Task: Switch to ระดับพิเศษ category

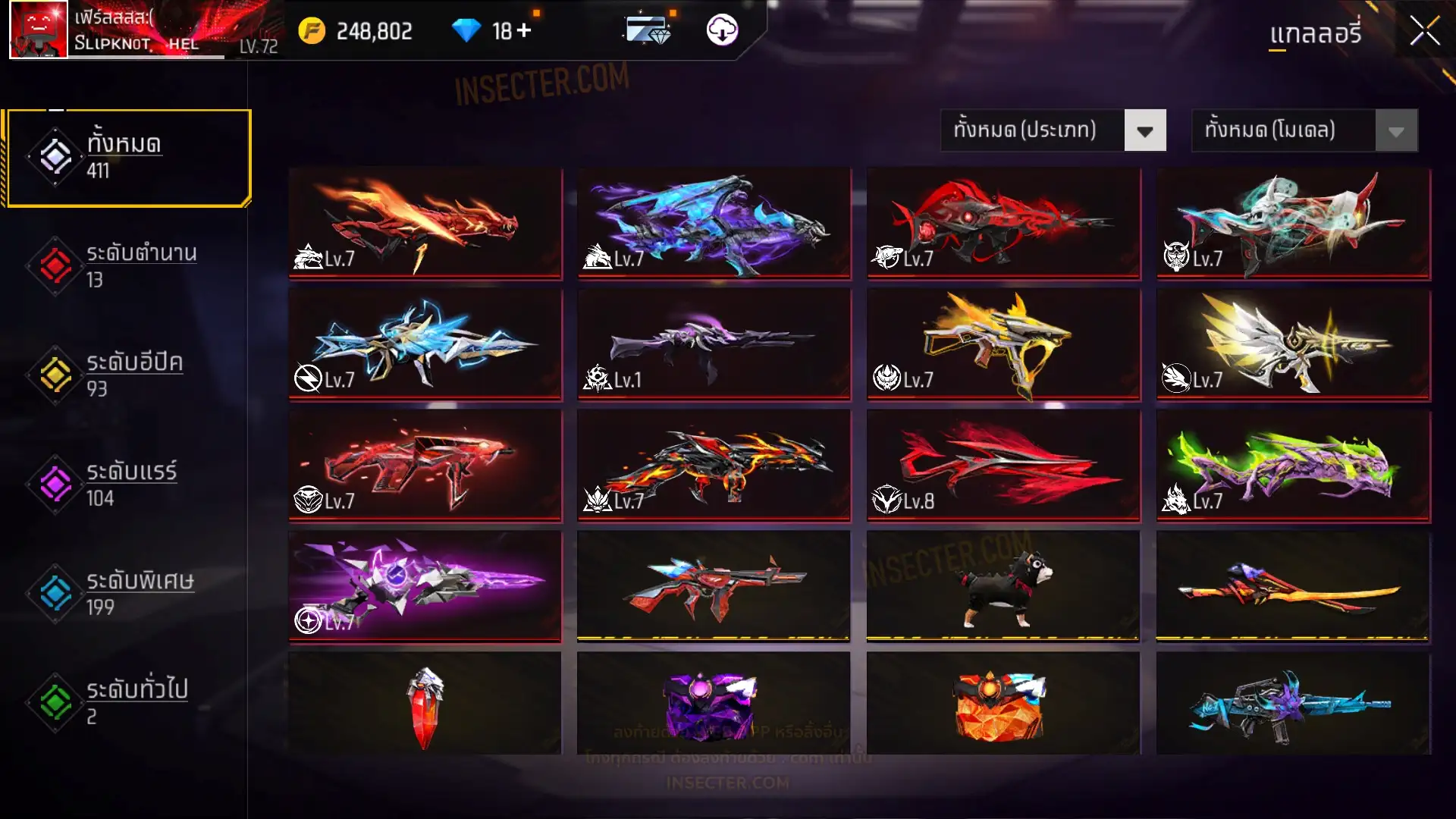Action: tap(129, 594)
